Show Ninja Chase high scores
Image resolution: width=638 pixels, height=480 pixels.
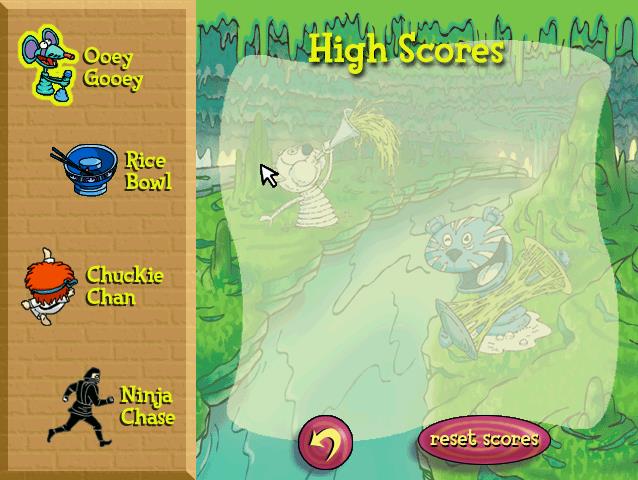(x=112, y=404)
